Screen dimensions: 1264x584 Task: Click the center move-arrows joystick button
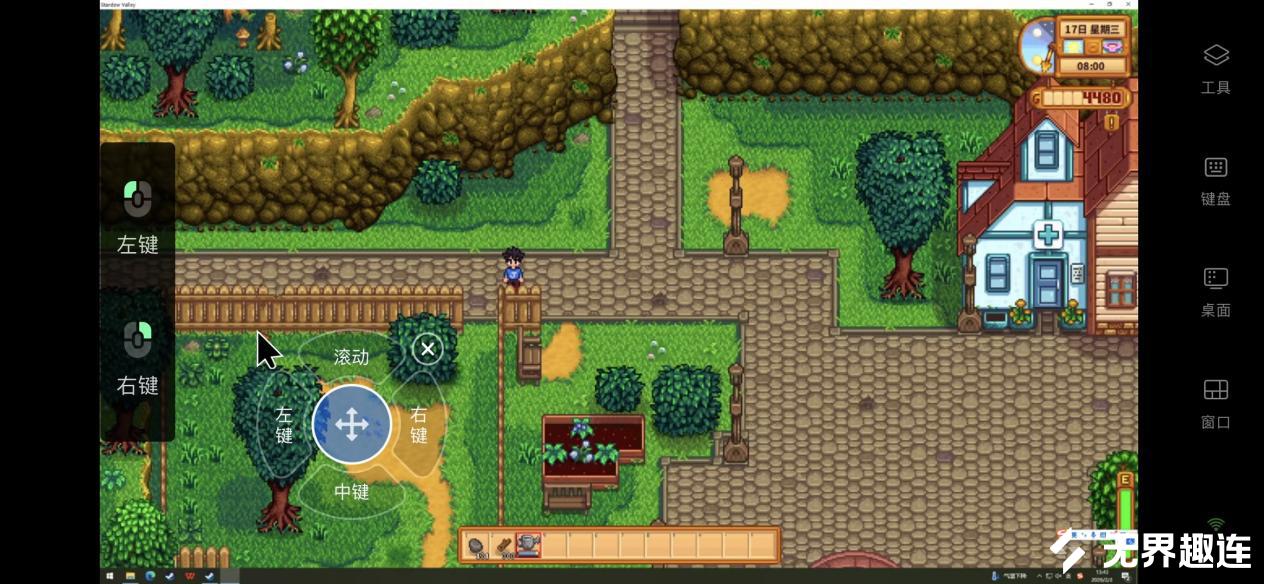click(351, 425)
